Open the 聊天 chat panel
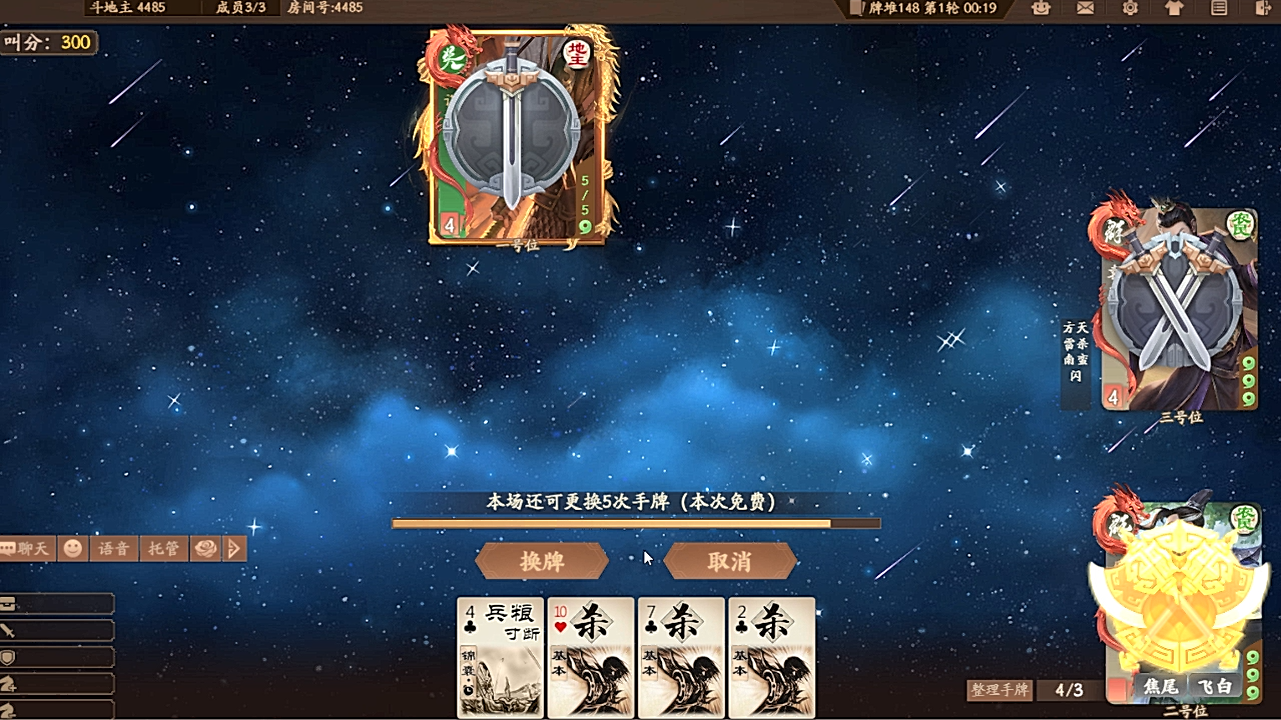1281x720 pixels. [x=27, y=548]
